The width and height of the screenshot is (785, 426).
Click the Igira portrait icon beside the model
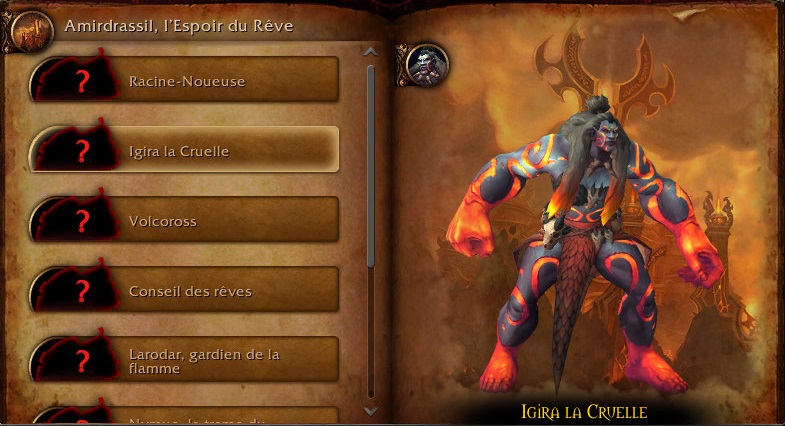click(428, 64)
